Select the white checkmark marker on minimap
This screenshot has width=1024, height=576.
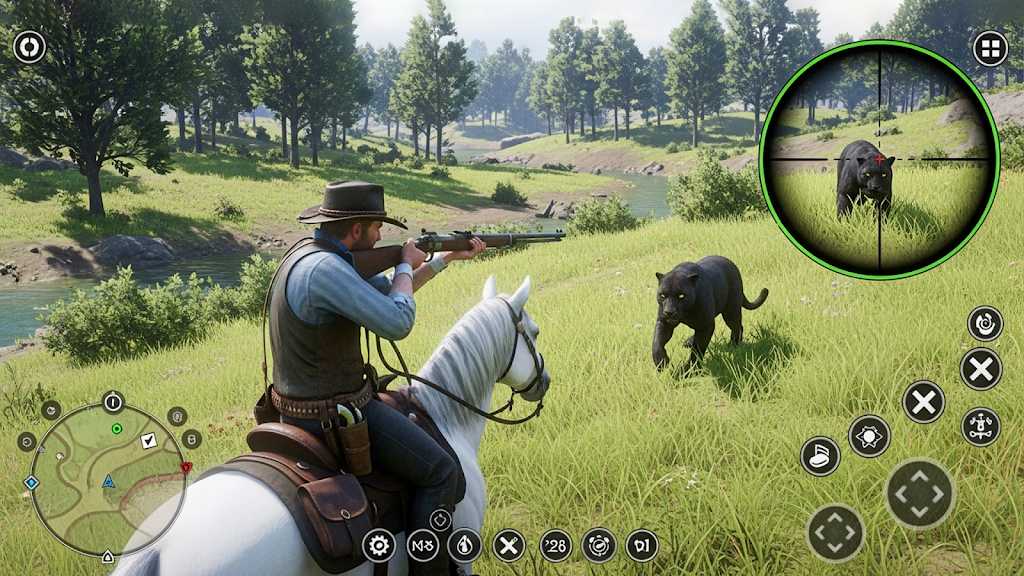tap(149, 440)
